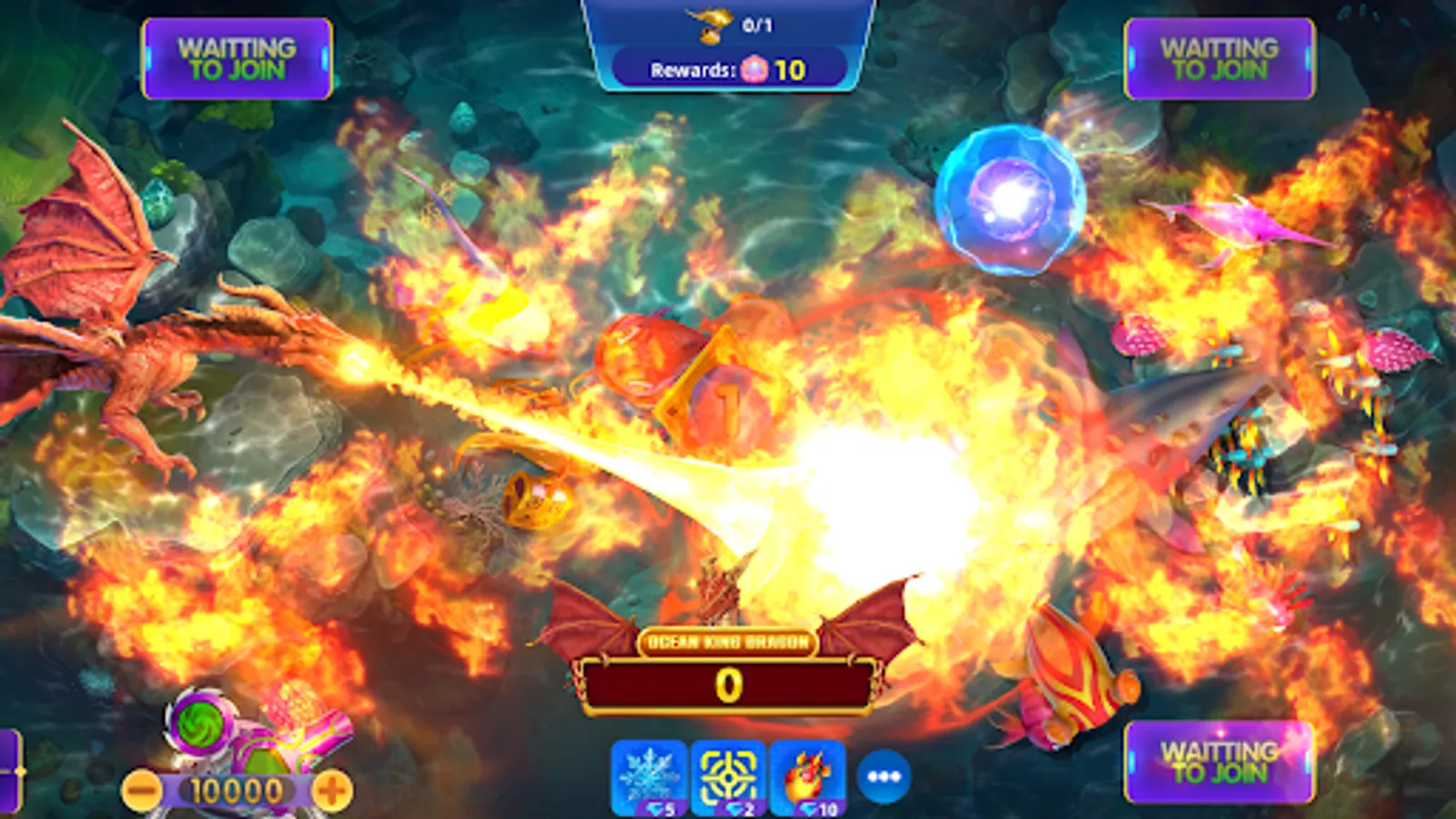Click the Ocean King Dragon bonus counter
The image size is (1456, 819).
click(x=726, y=682)
